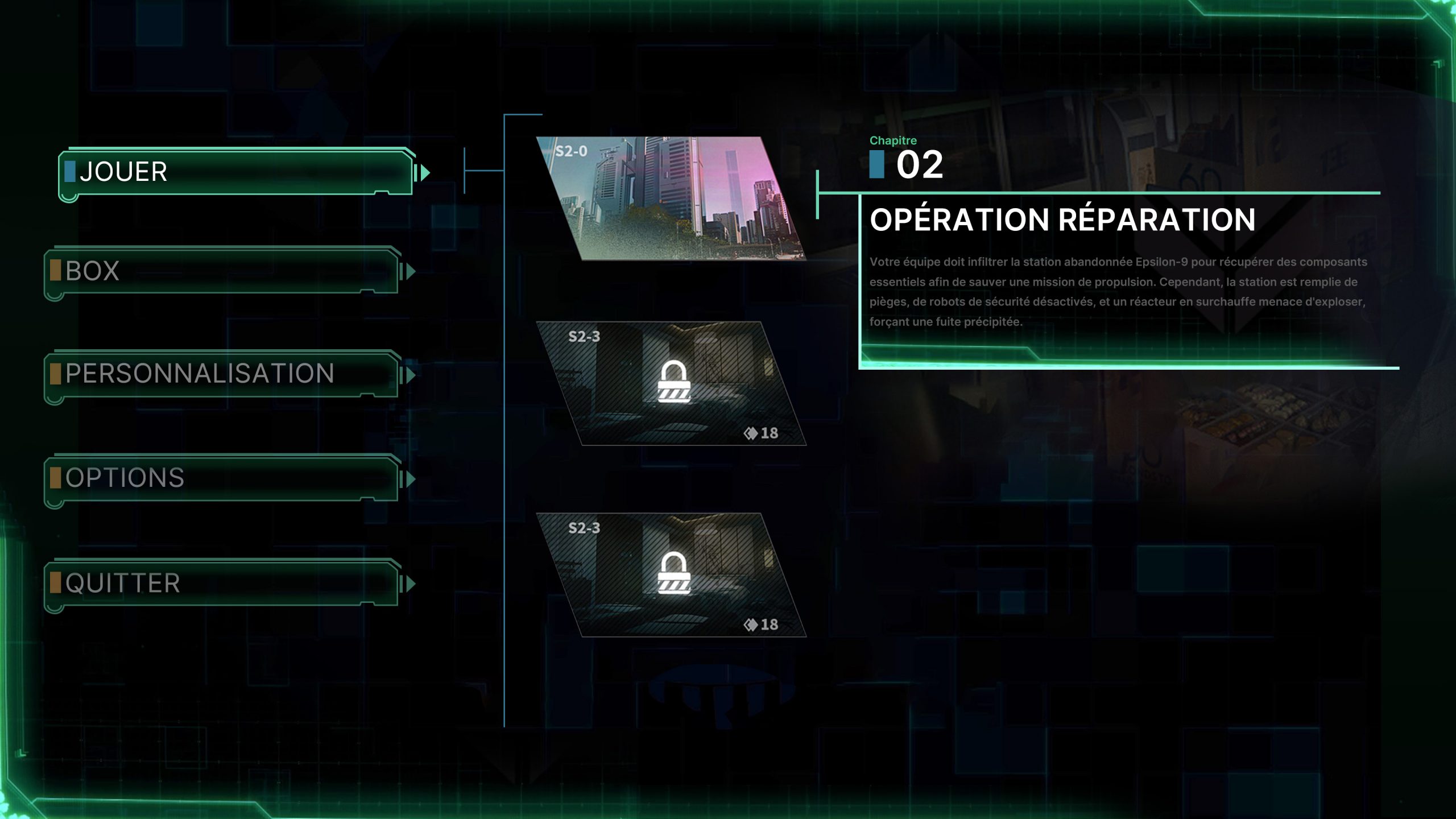
Task: Open the OPTIONS menu
Action: (x=222, y=478)
